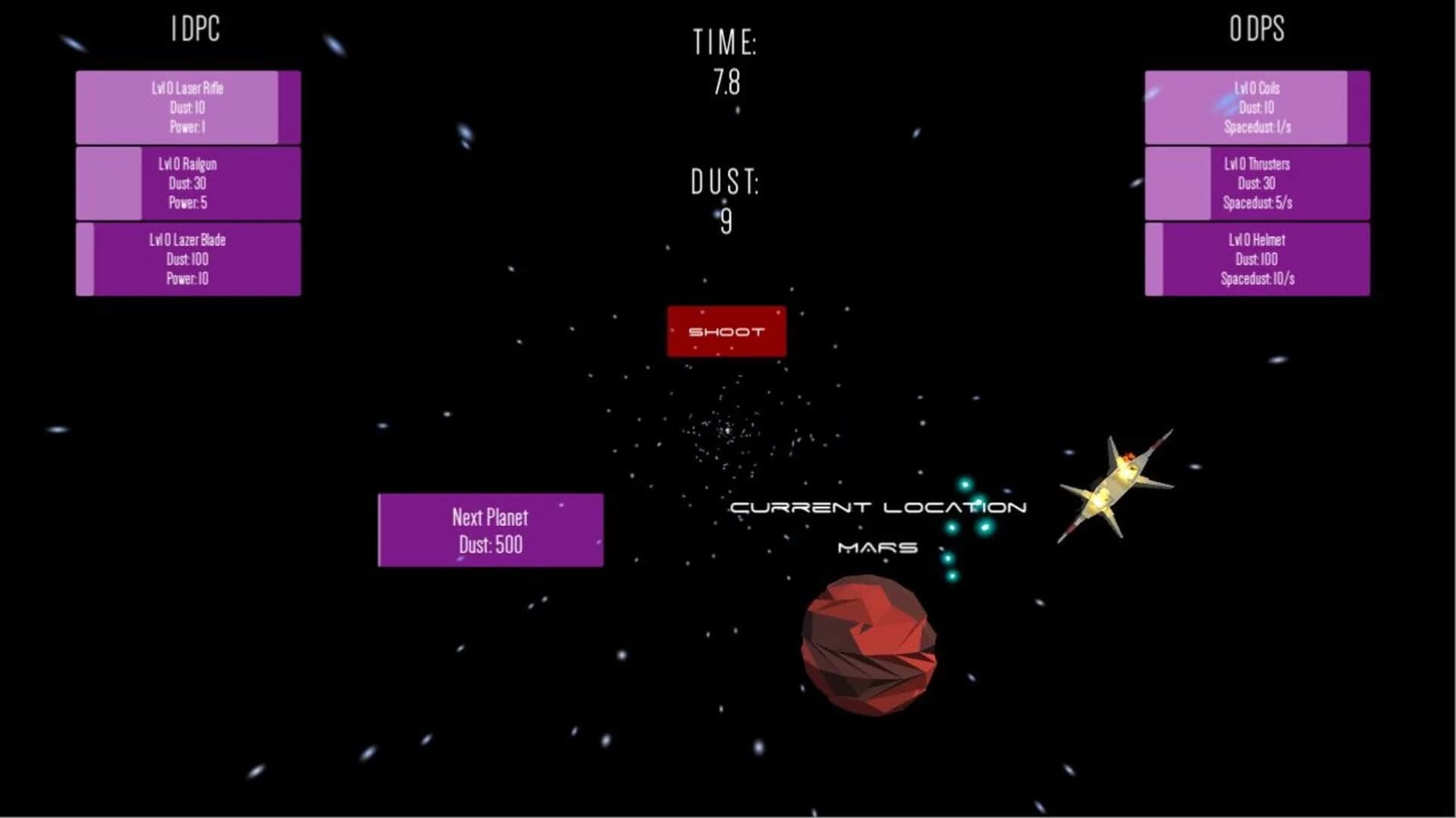Select the Lvl 0 Lazer Blade upgrade
The image size is (1456, 818).
click(x=187, y=259)
